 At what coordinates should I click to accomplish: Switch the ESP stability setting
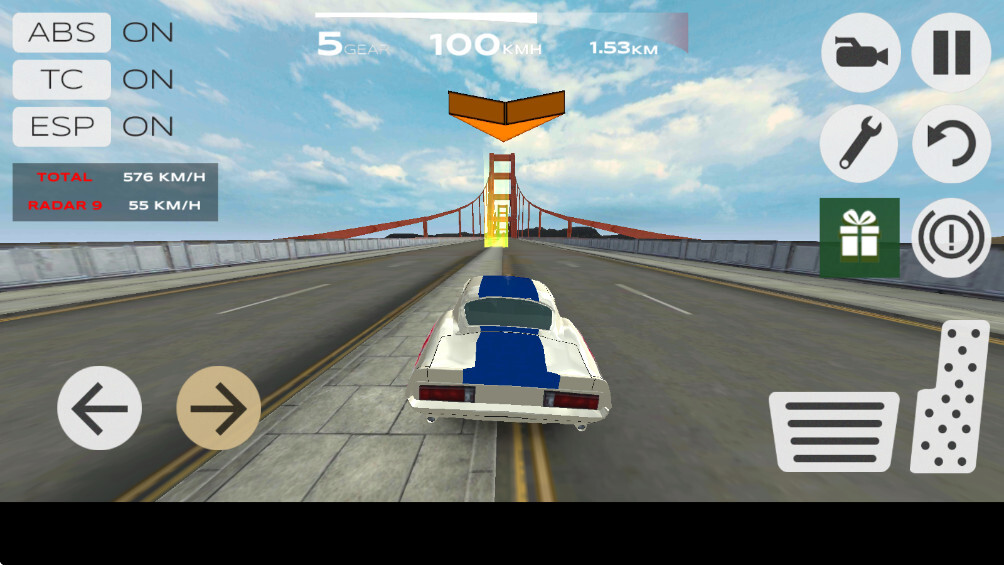[60, 126]
